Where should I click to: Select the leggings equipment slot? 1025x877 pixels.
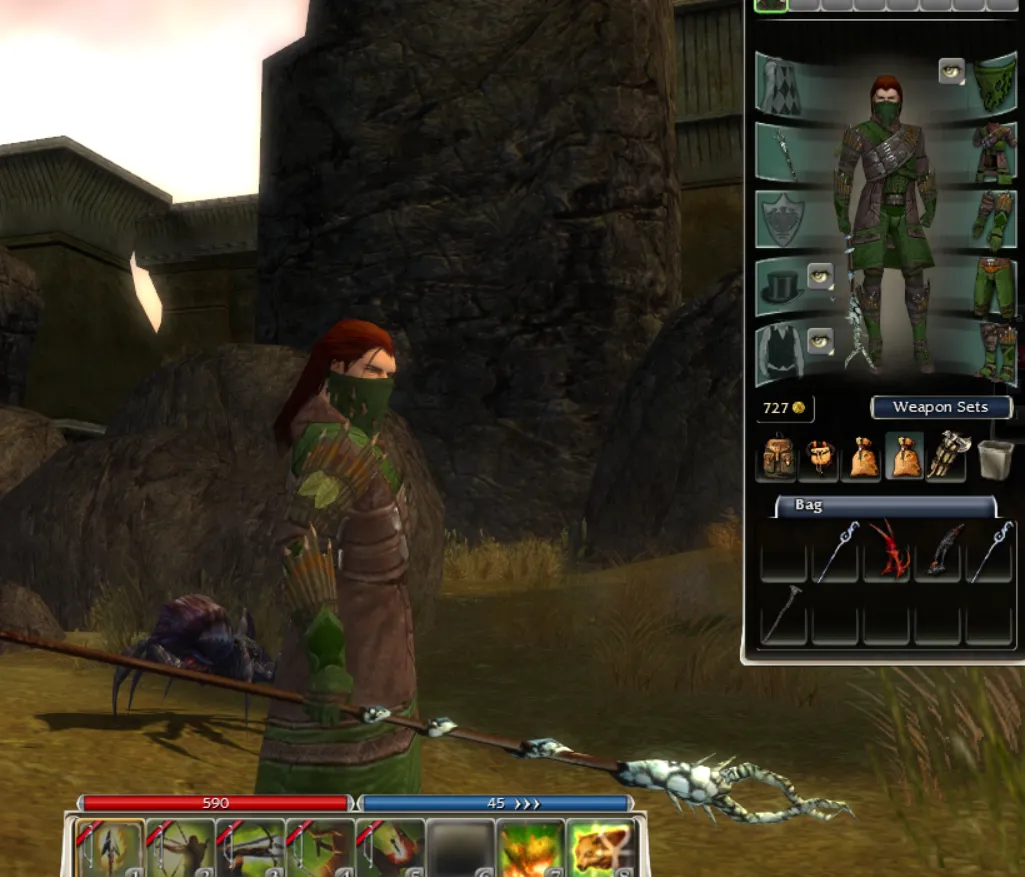point(994,286)
